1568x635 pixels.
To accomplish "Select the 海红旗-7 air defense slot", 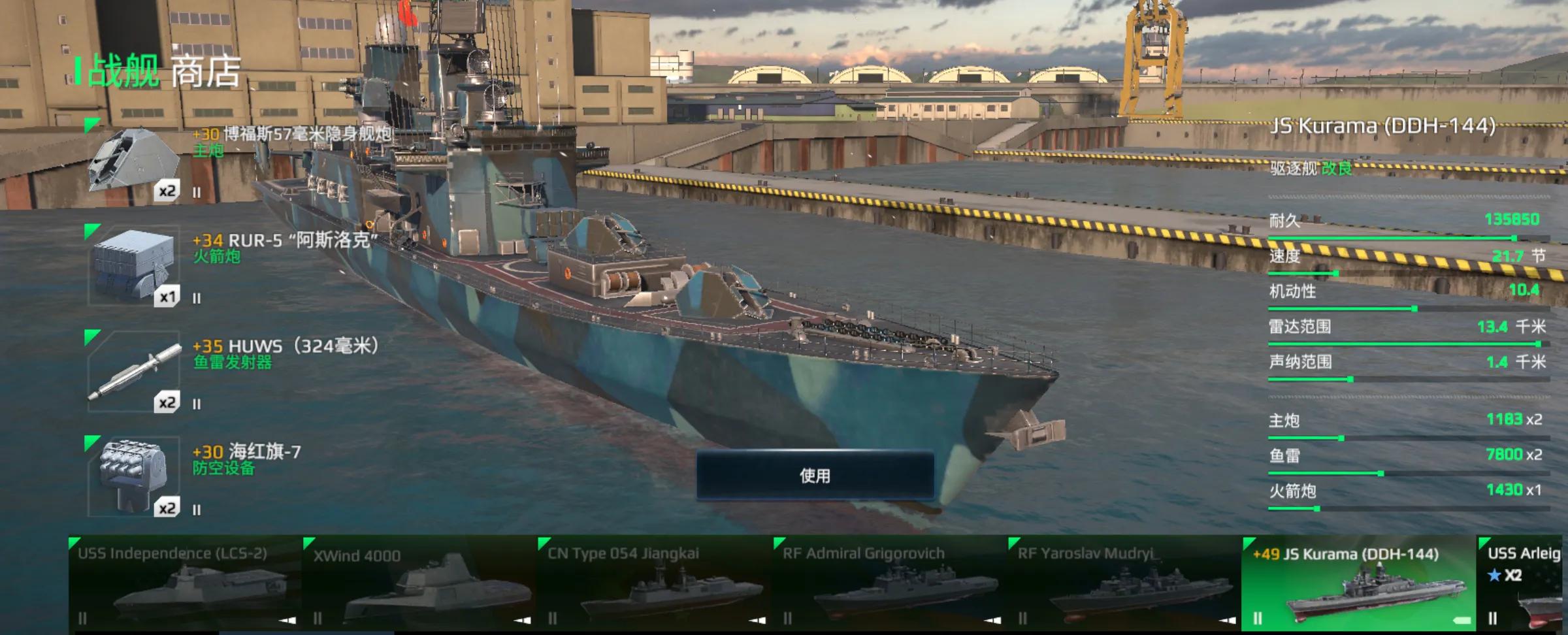I will 134,477.
